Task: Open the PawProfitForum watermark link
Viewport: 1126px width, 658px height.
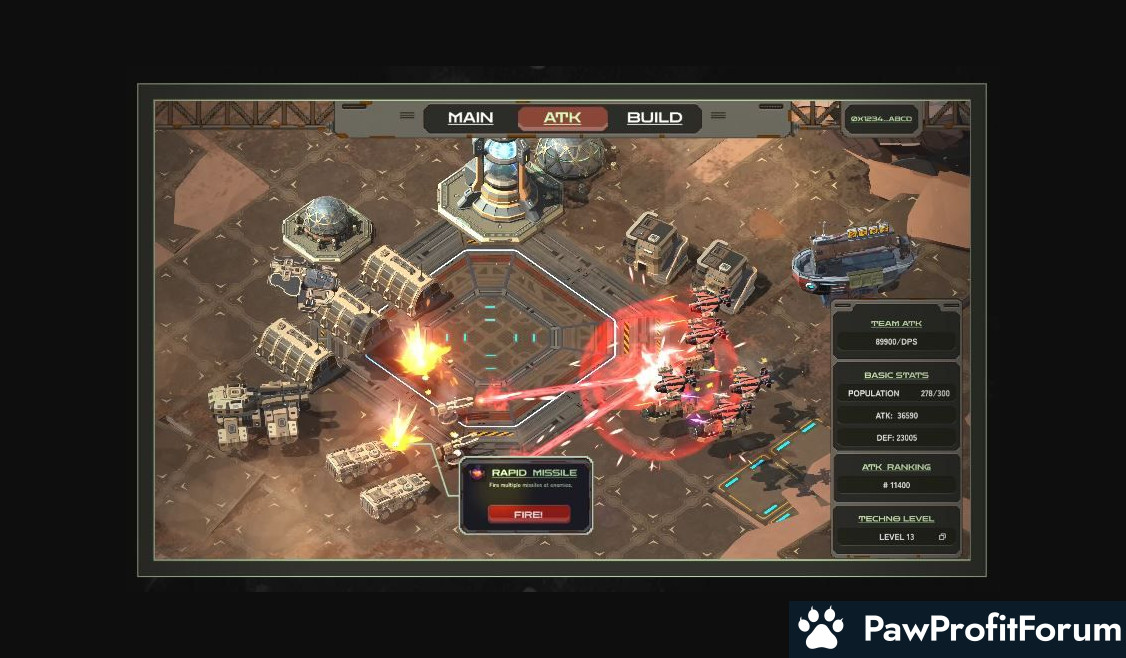Action: [x=958, y=629]
